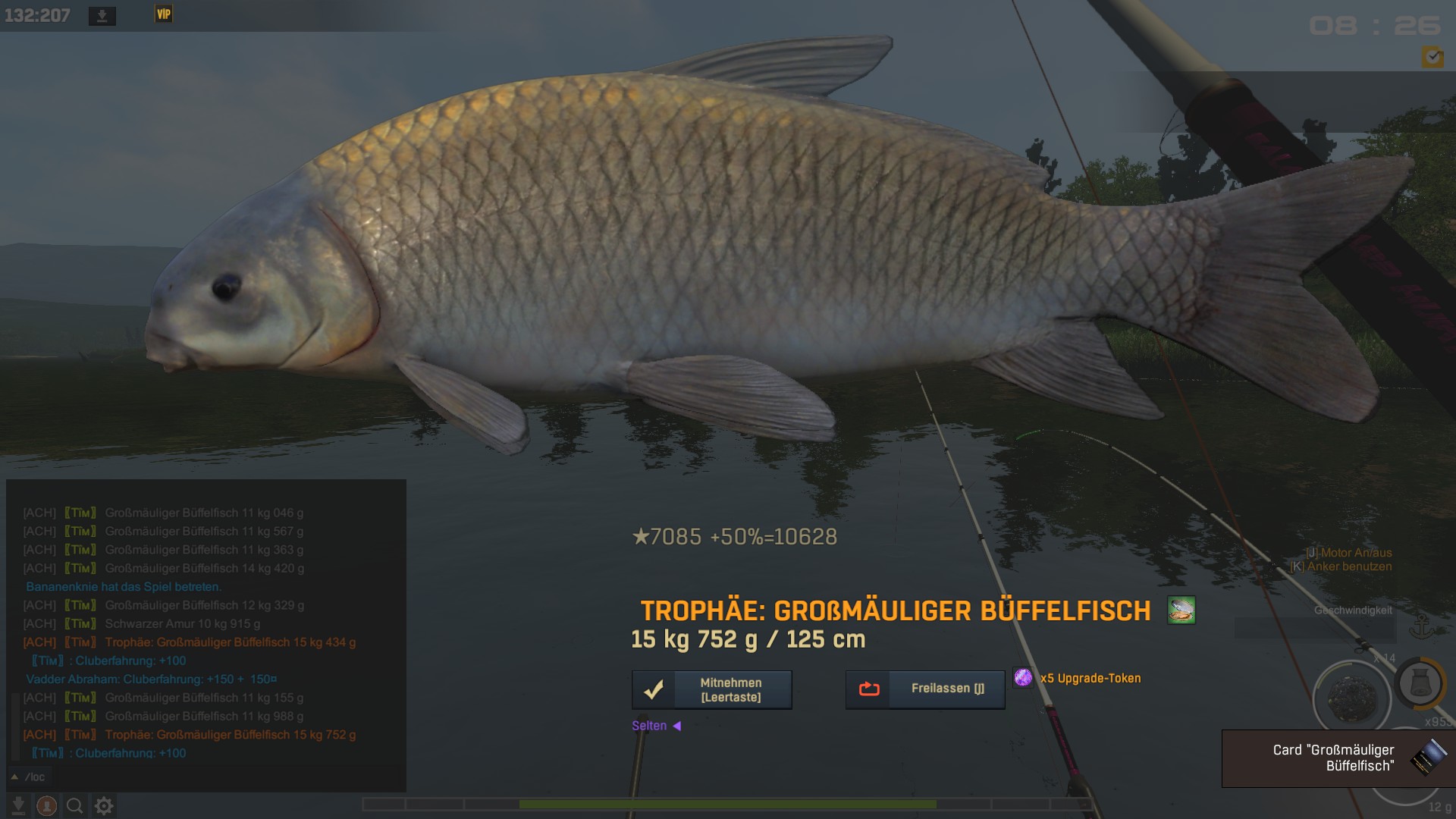Click the trophy fish badge icon
This screenshot has height=819, width=1456.
(x=1181, y=610)
